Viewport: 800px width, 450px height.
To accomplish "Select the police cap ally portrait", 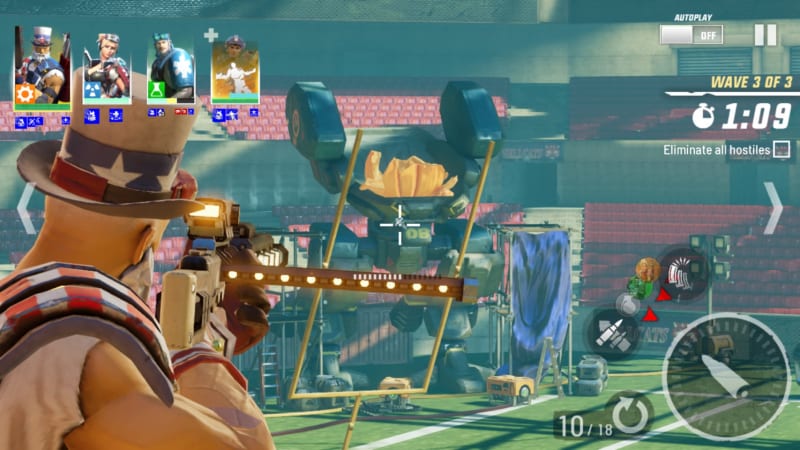I will [x=235, y=70].
